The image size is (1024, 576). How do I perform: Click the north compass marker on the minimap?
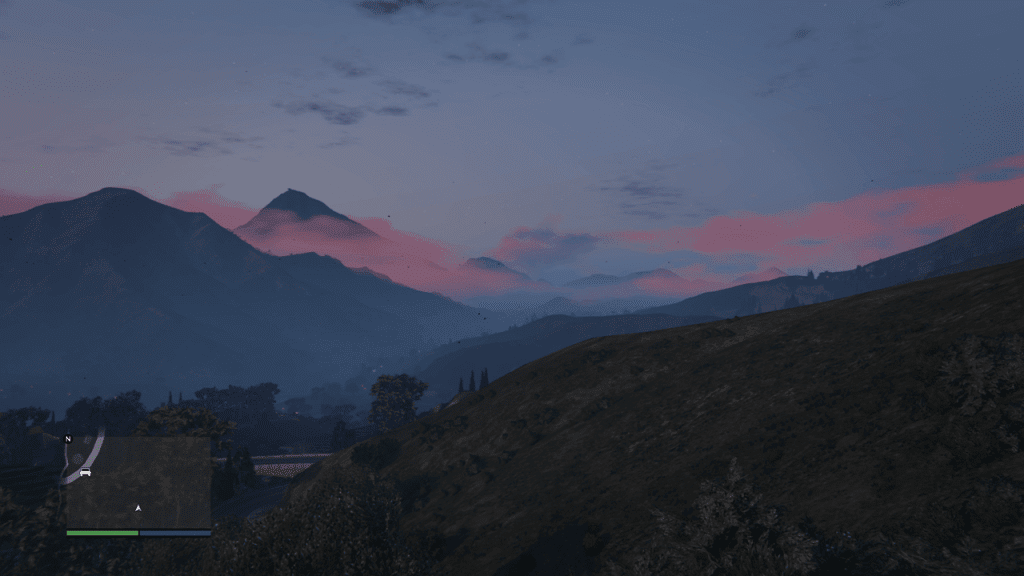(68, 439)
